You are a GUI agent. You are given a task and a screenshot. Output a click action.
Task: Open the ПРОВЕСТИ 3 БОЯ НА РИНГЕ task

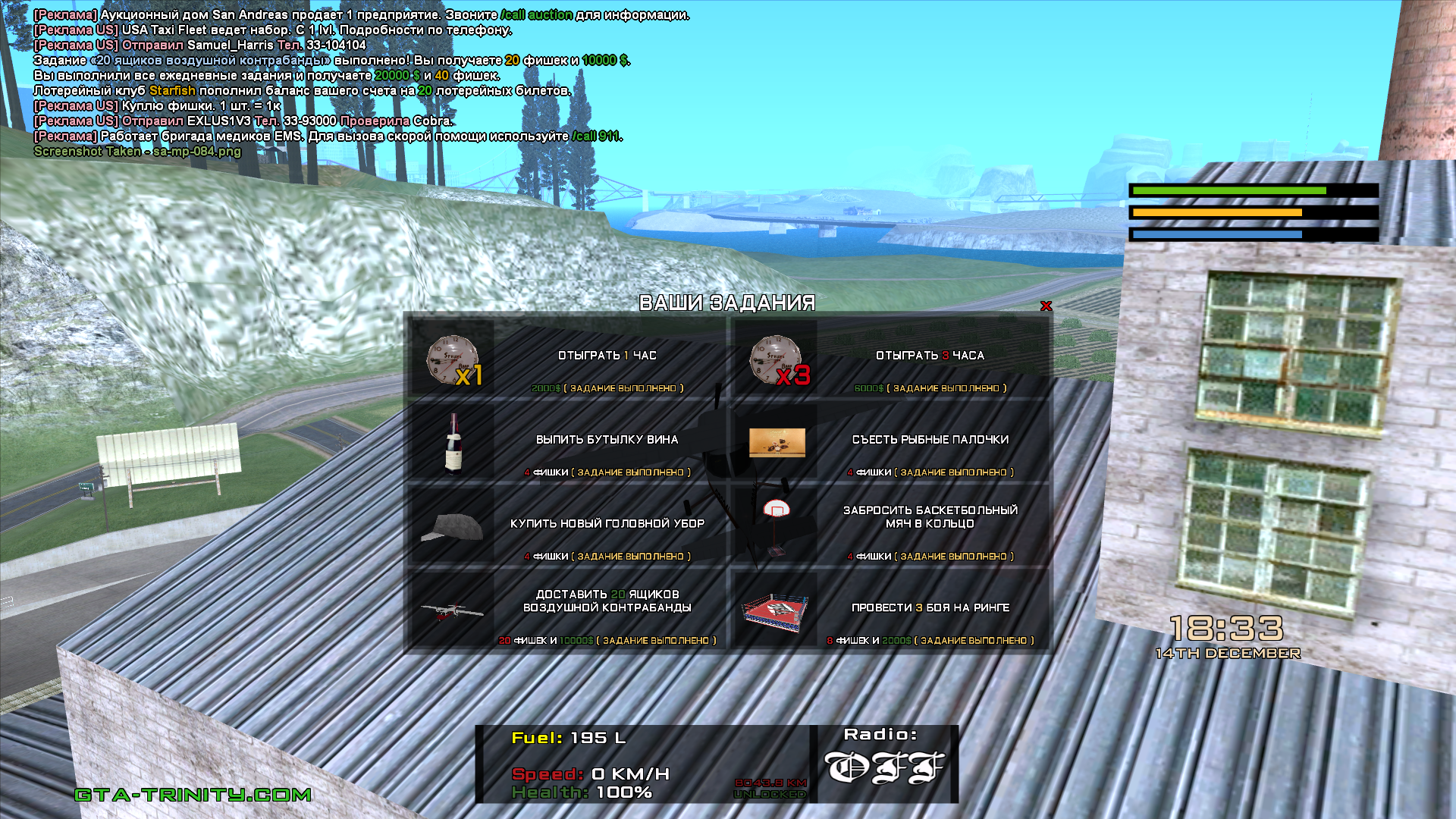[x=930, y=608]
